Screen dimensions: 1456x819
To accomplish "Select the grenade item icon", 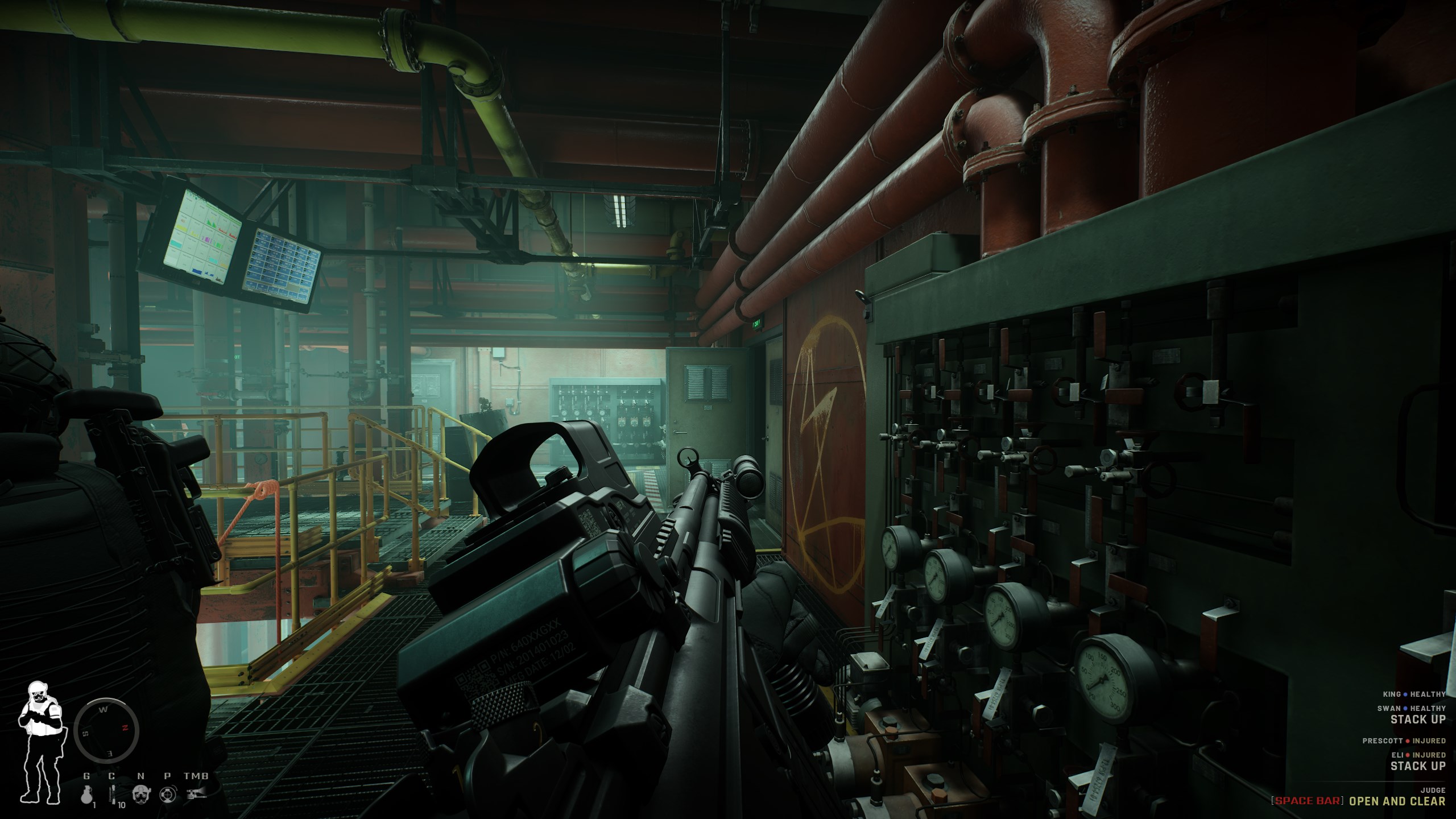I will (86, 793).
